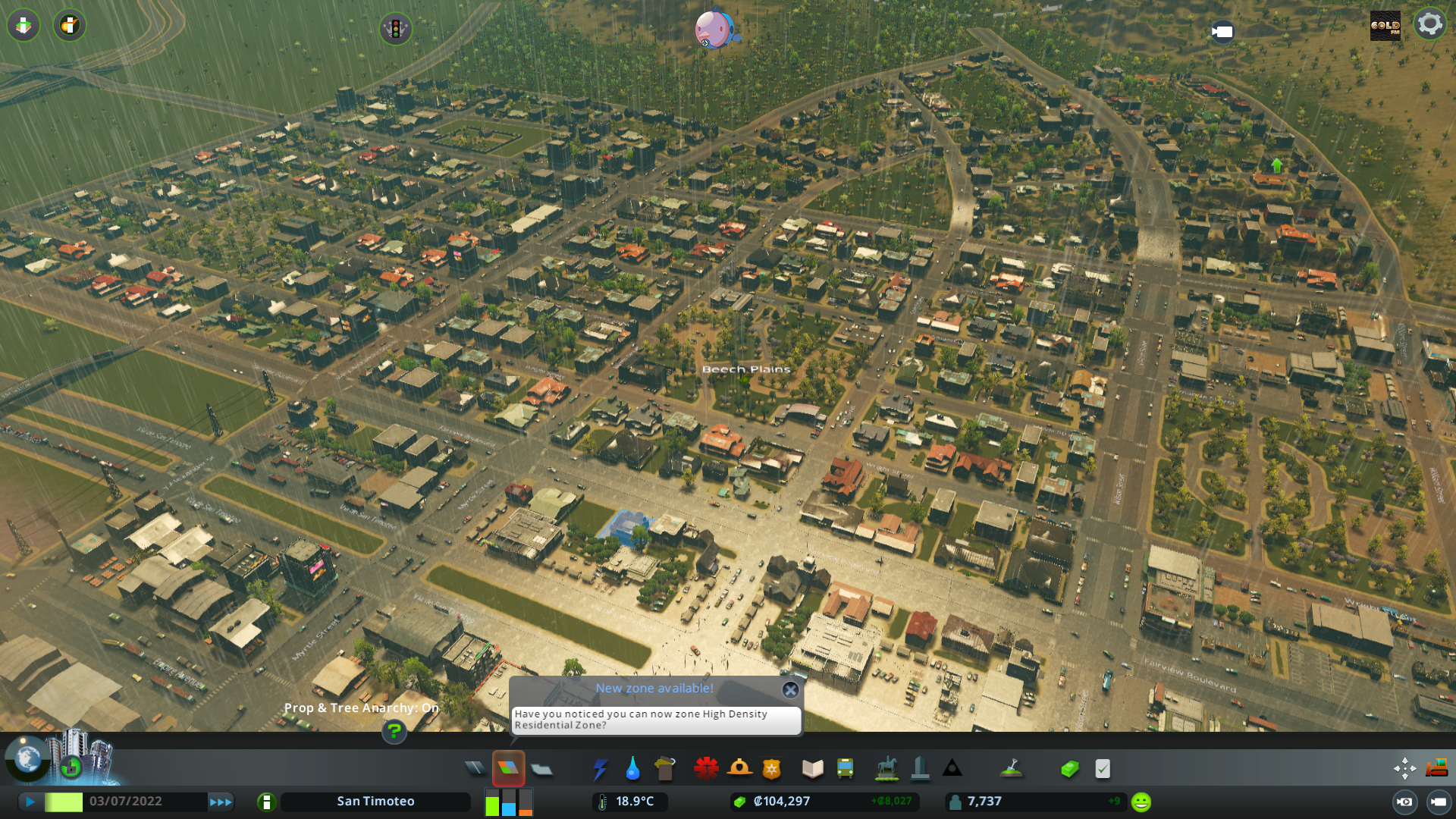Click the San Timoteo city name field

[375, 801]
